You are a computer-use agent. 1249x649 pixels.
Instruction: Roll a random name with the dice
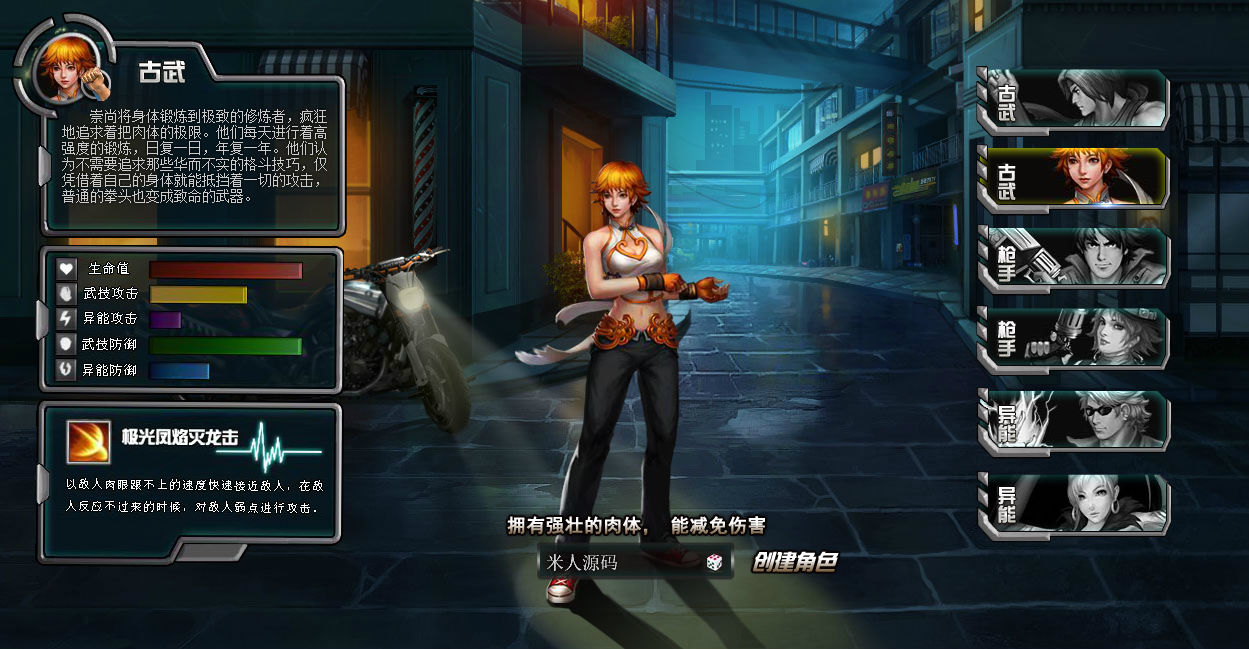point(715,563)
